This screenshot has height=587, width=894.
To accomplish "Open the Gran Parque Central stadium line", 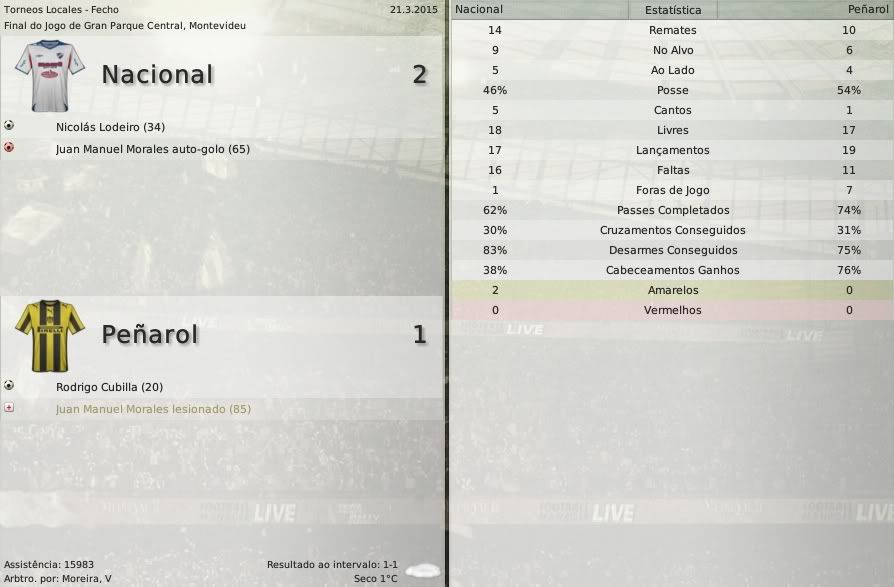I will coord(125,25).
